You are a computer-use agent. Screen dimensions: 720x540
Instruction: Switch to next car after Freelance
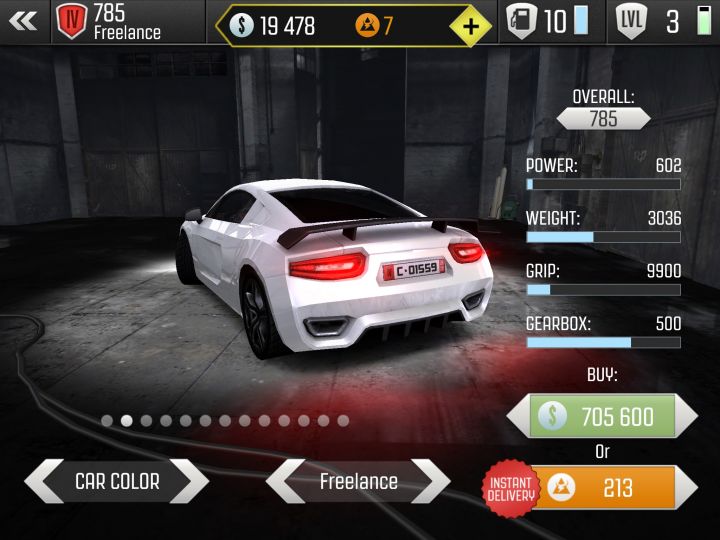pyautogui.click(x=433, y=482)
